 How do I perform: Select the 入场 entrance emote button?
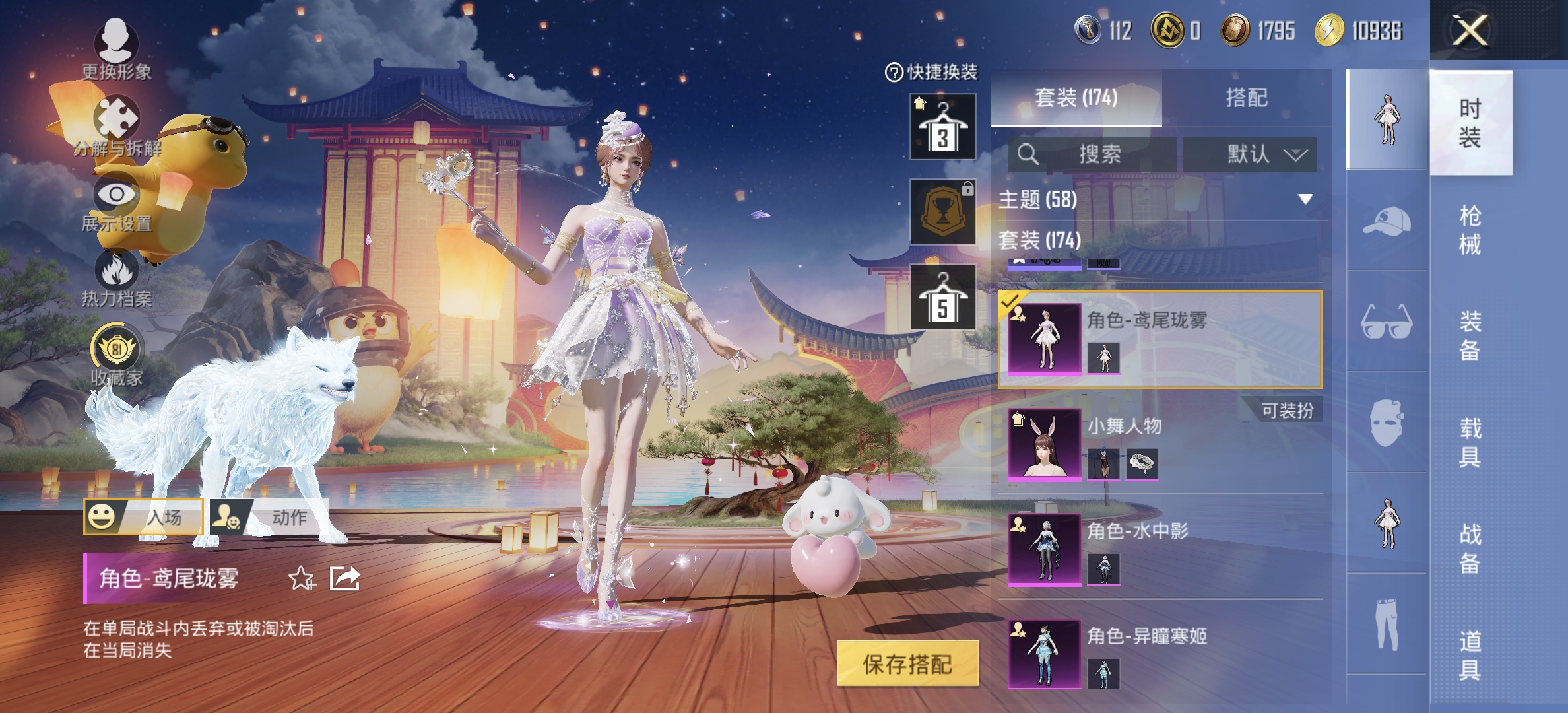point(143,516)
